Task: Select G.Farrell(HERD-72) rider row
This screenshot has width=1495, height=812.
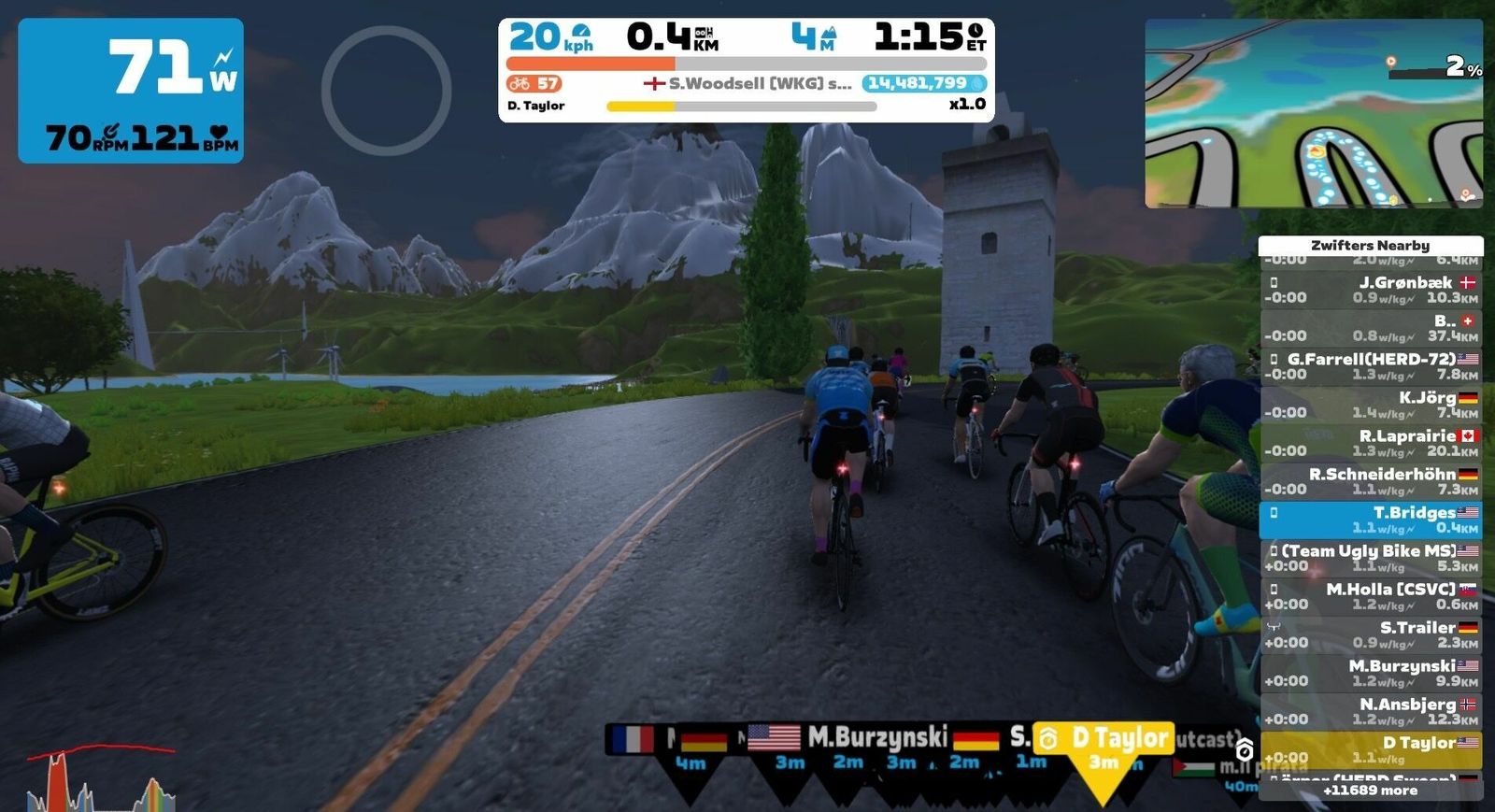Action: coord(1370,366)
